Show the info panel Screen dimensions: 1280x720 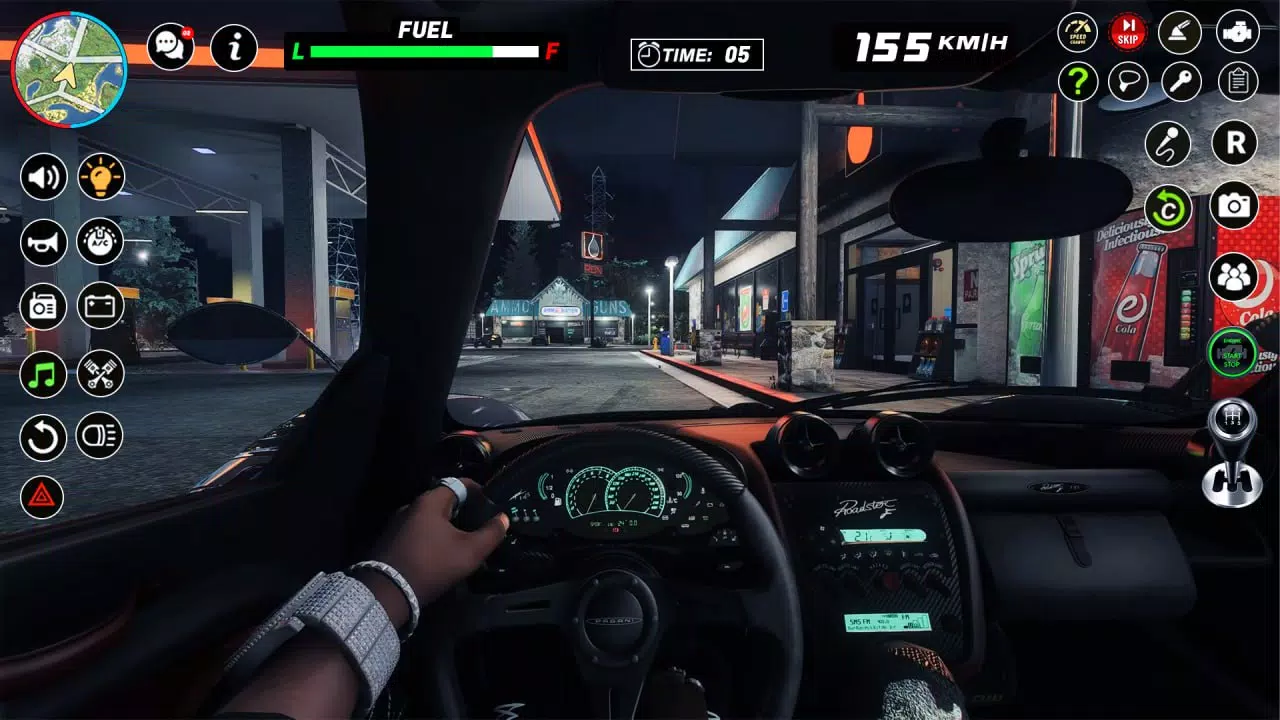[x=234, y=47]
